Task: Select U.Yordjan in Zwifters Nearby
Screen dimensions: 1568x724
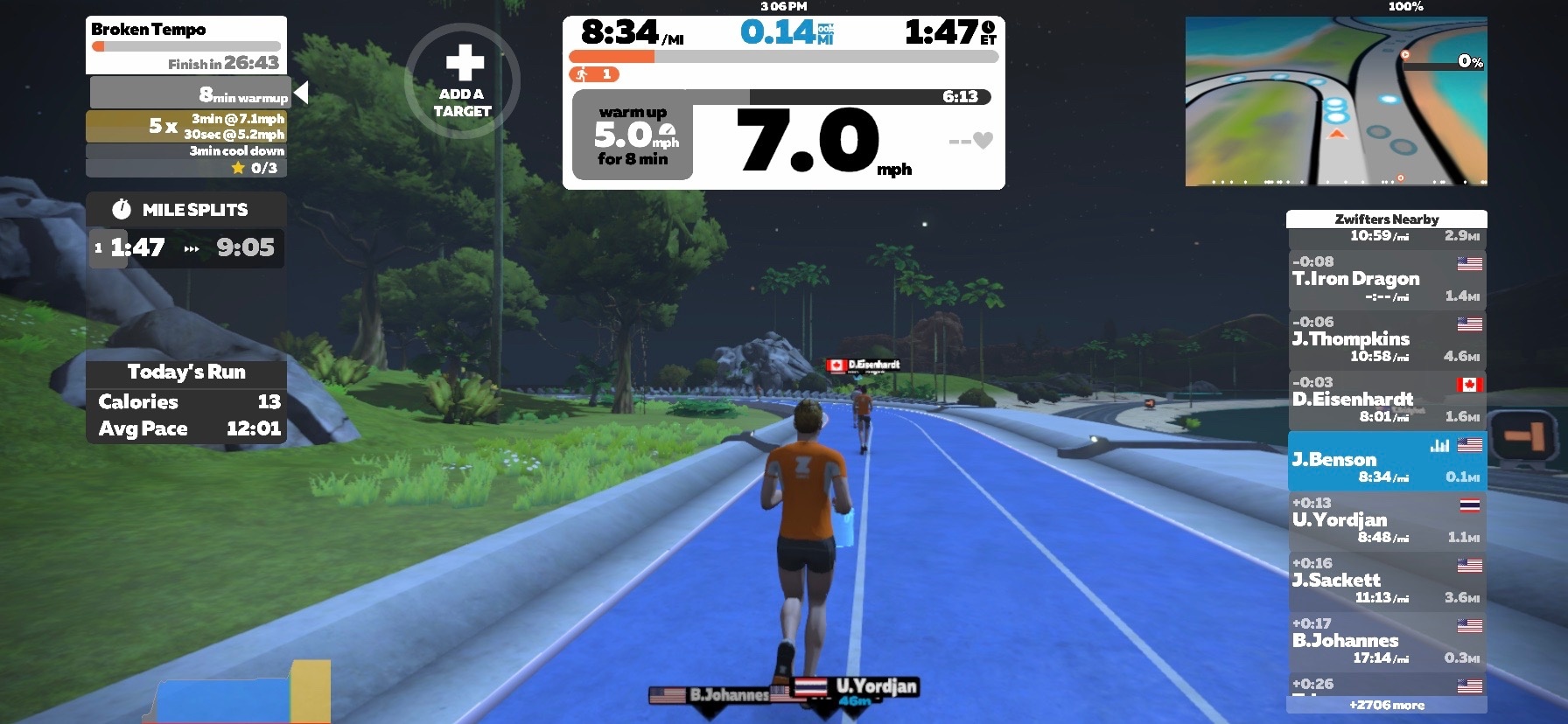Action: (x=1387, y=520)
